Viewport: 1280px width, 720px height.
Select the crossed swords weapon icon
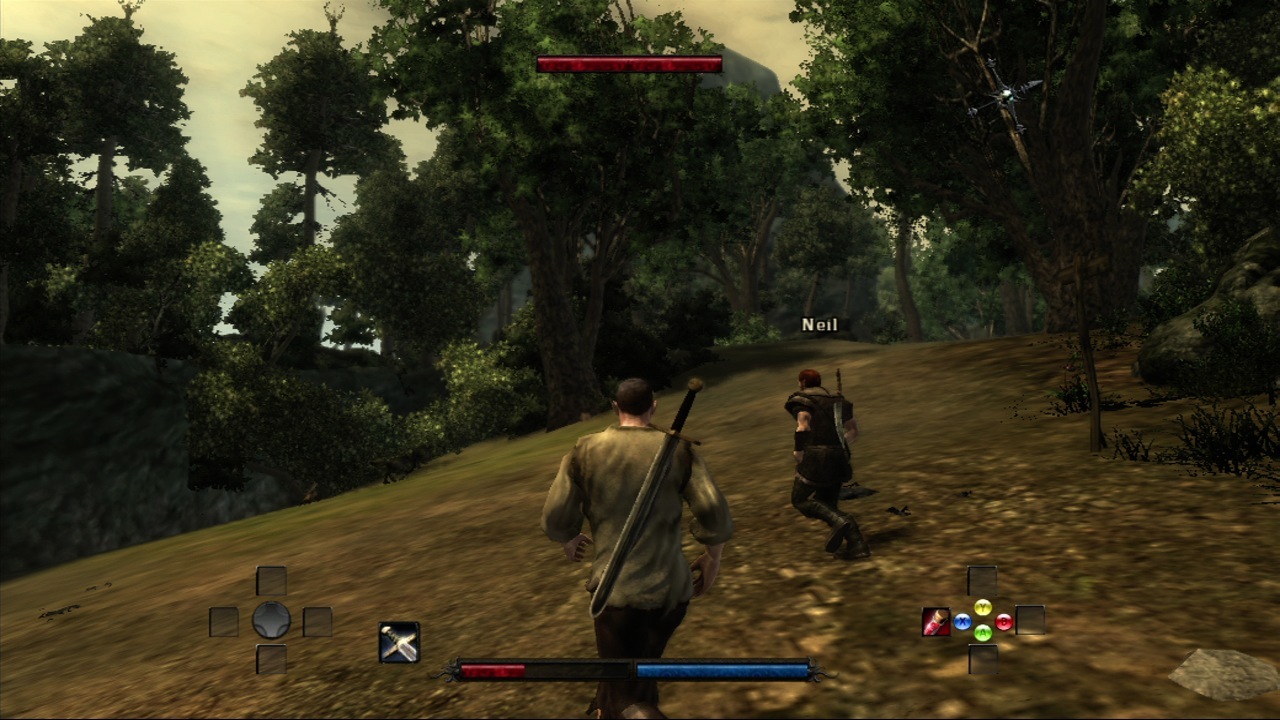point(399,642)
